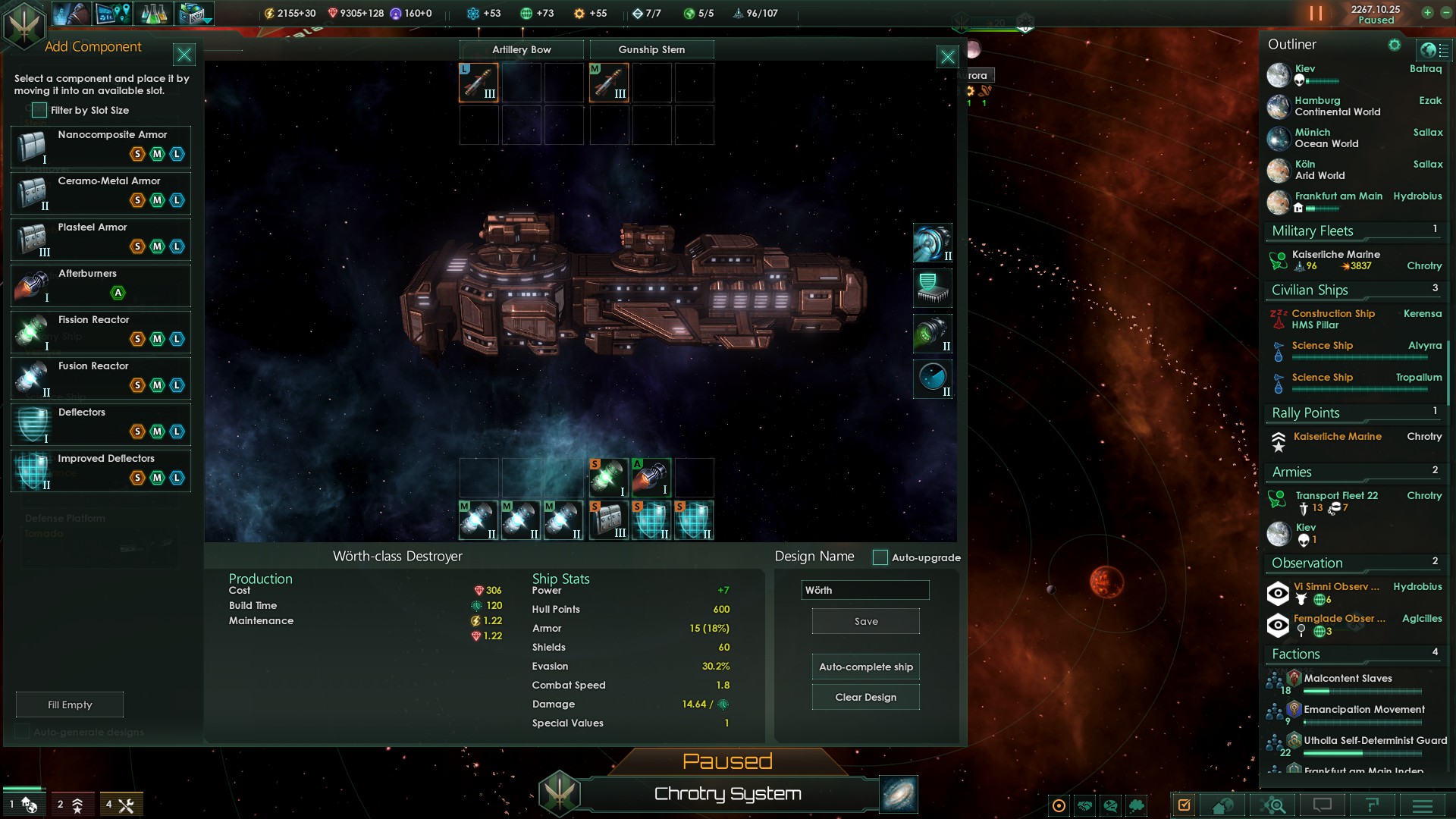The width and height of the screenshot is (1456, 819).
Task: Select the Fusion Reactor component
Action: click(x=101, y=378)
